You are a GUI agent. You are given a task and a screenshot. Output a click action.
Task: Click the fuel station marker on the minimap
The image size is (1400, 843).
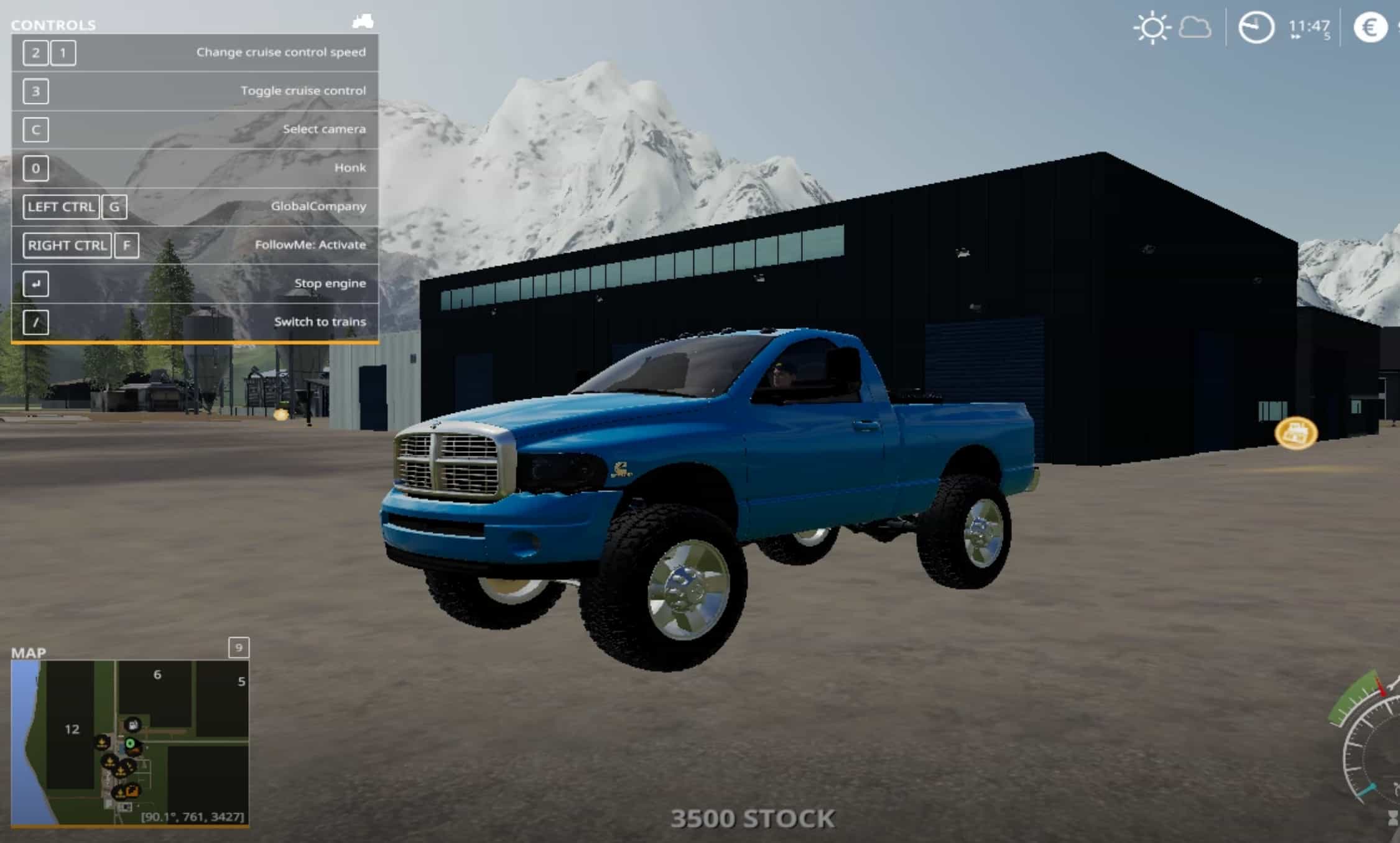132,725
